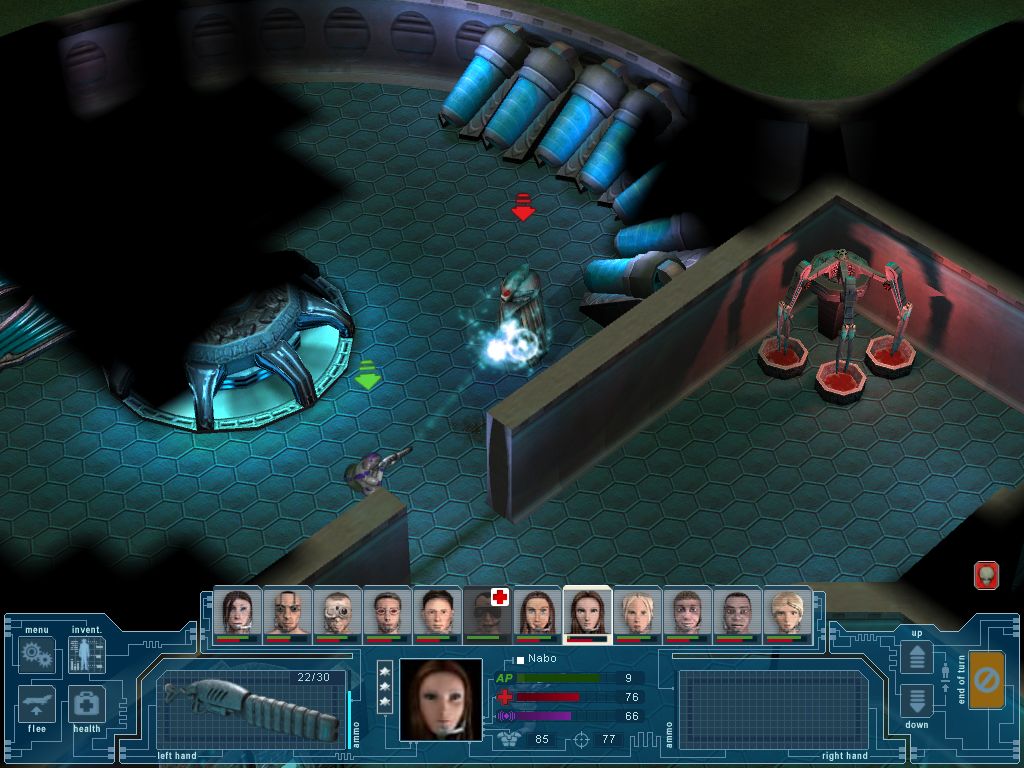Select the soldier wearing round glasses
The height and width of the screenshot is (768, 1024).
[x=387, y=612]
